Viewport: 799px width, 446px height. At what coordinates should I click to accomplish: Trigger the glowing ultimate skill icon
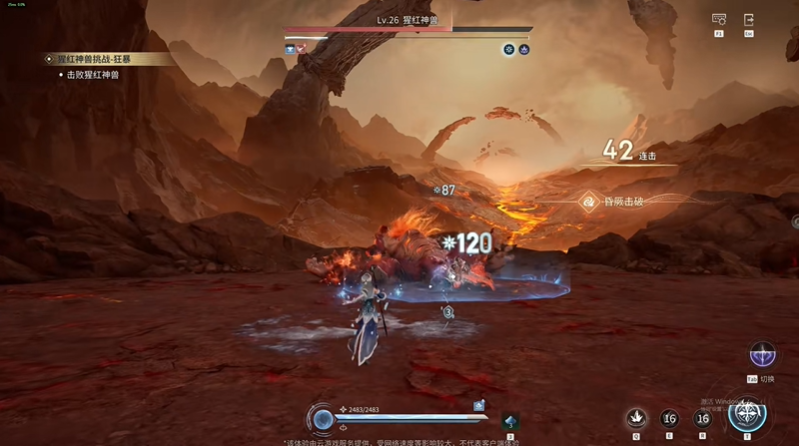[746, 414]
